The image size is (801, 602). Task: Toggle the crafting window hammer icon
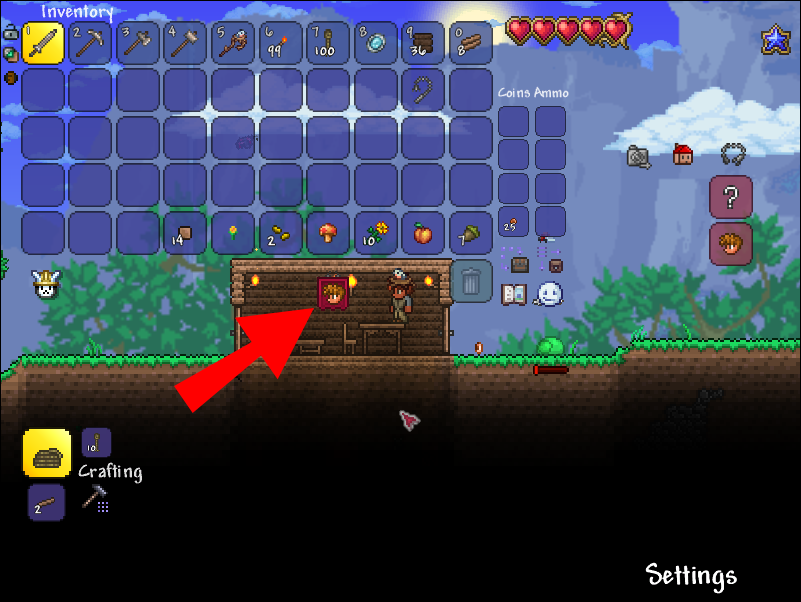(96, 498)
